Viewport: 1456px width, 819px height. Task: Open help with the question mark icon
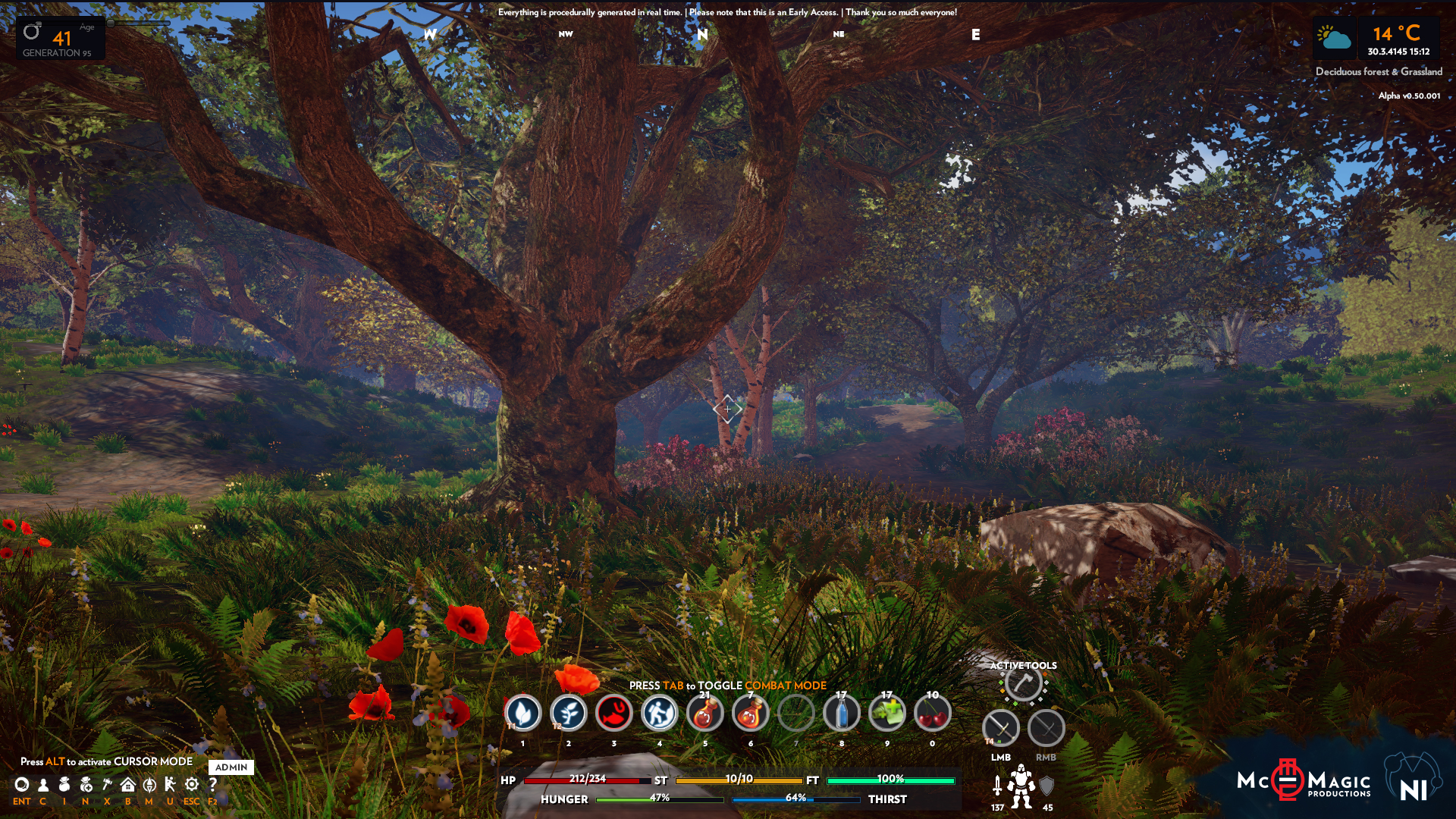click(213, 785)
